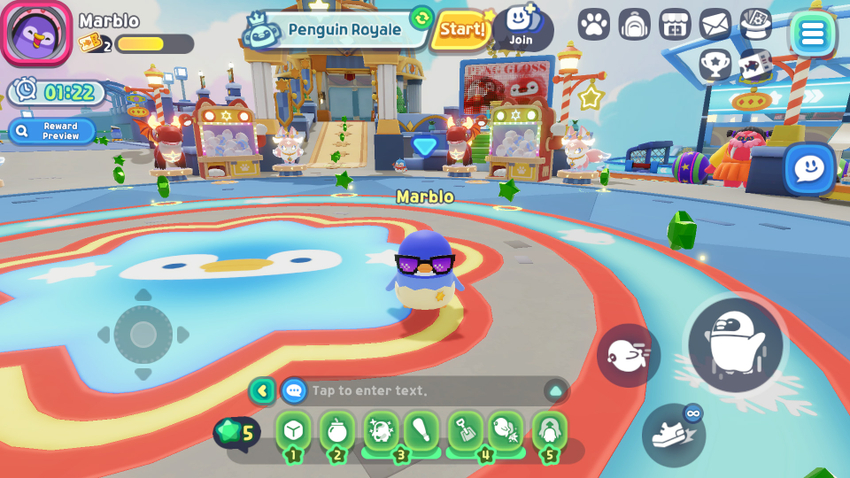Screen dimensions: 850x478
Task: Visit the shop storefront icon
Action: [675, 24]
